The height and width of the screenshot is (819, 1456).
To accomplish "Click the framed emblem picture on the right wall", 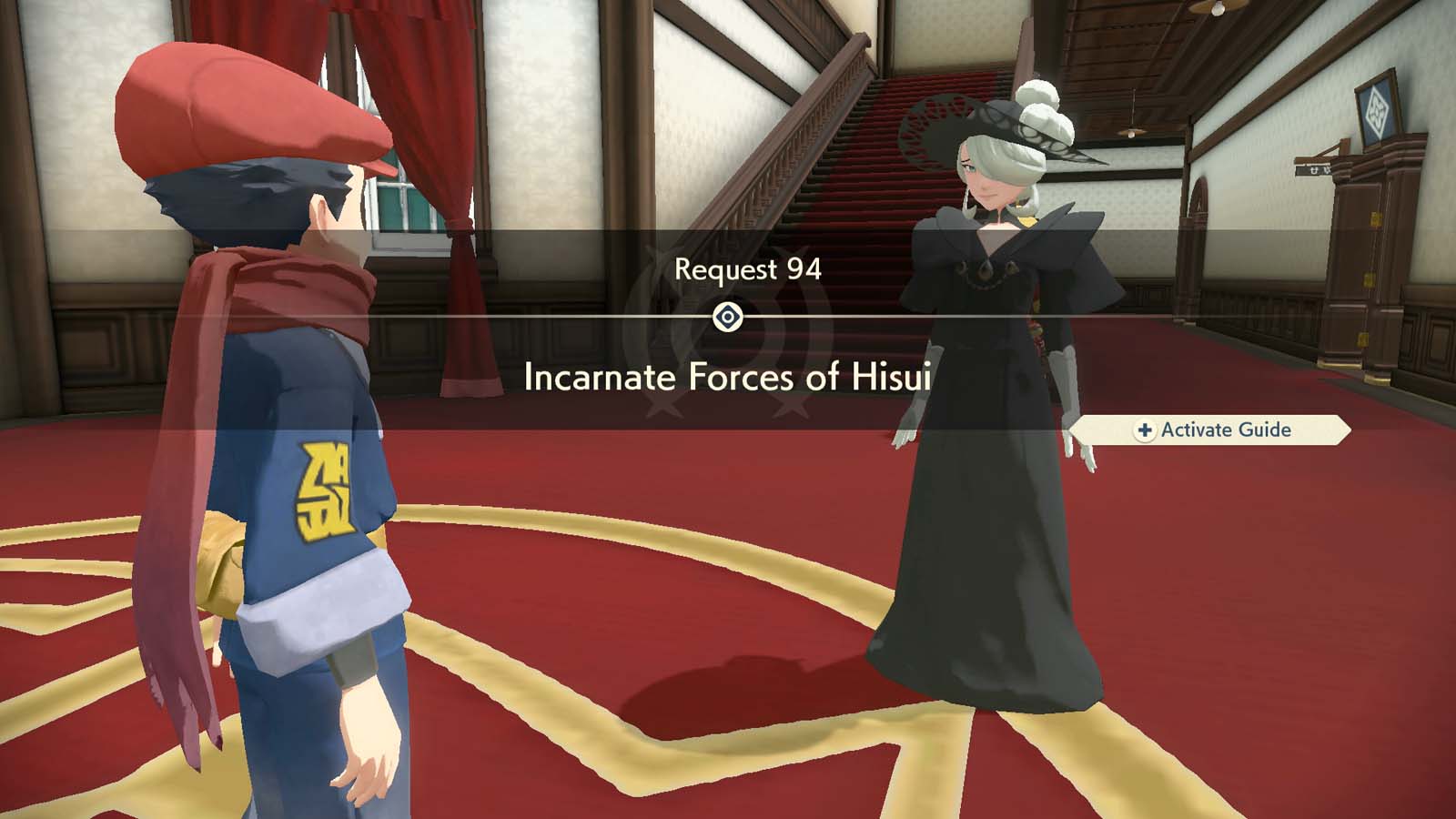I will [1376, 108].
